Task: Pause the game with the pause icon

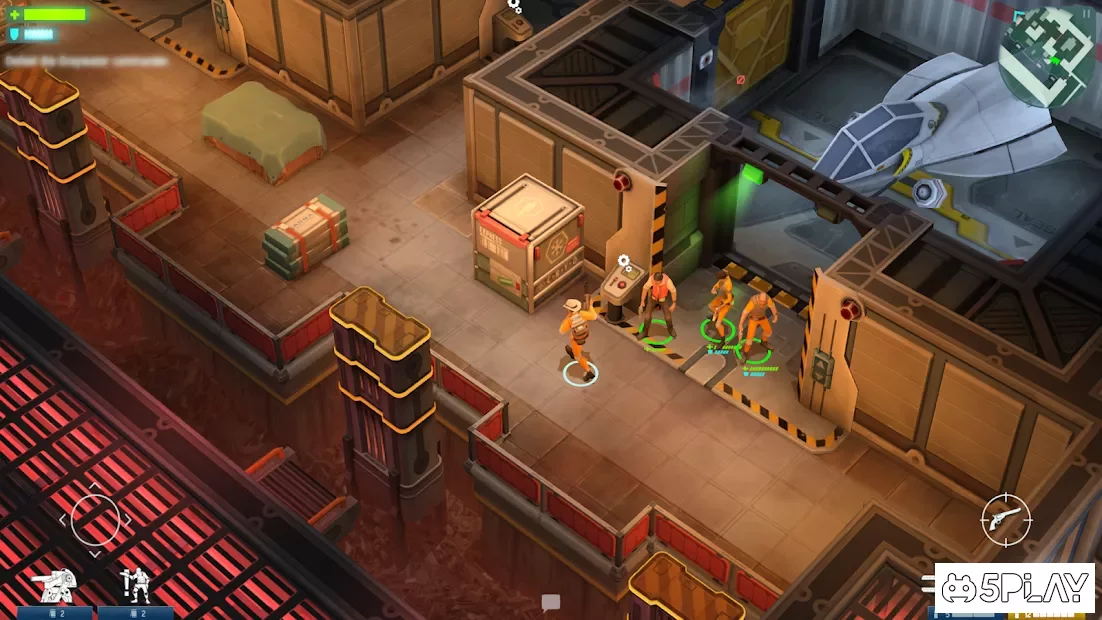Action: point(1087,14)
